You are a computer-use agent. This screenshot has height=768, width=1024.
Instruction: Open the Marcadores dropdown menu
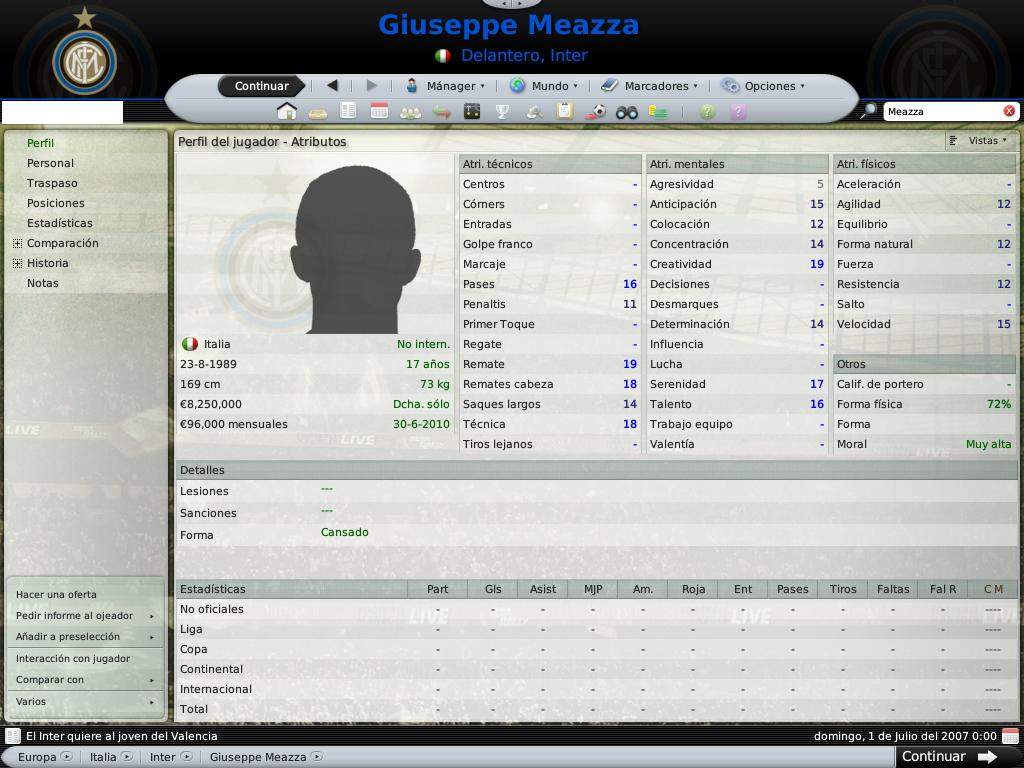click(649, 86)
